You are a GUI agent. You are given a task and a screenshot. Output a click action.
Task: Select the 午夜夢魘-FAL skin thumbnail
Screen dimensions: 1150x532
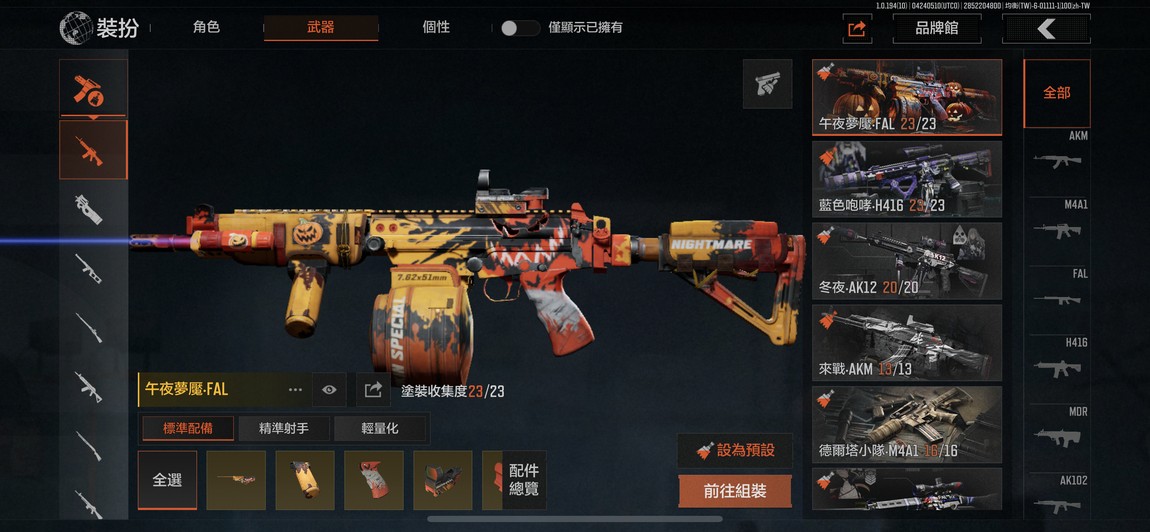tap(906, 97)
